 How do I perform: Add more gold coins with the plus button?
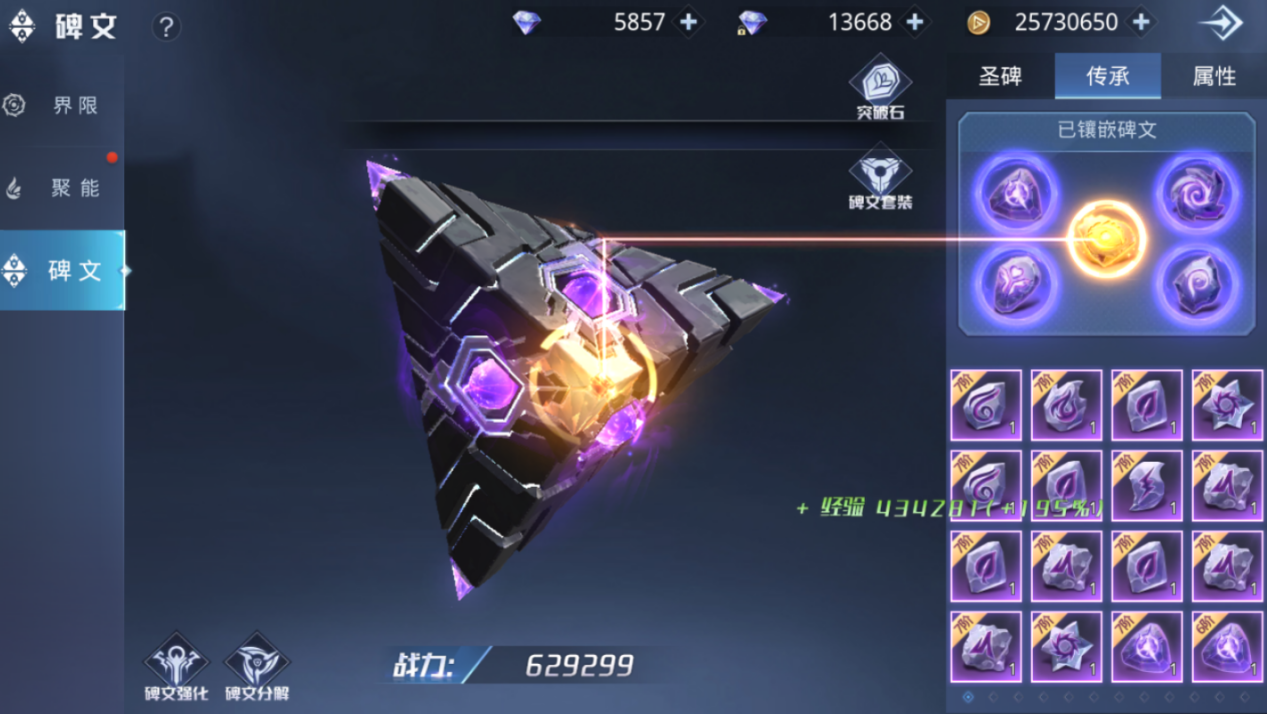[x=1141, y=22]
